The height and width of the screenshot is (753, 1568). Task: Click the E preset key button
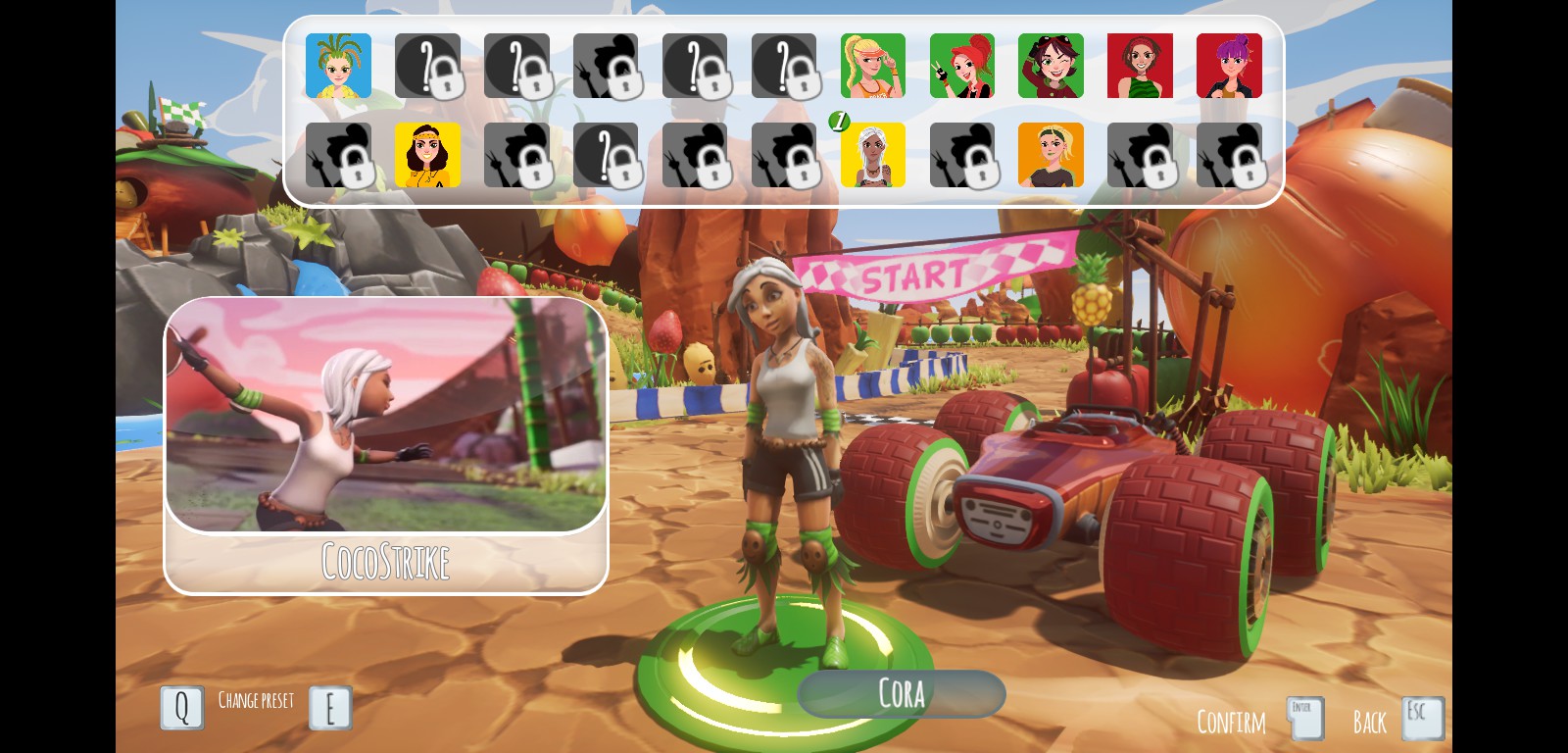pos(330,707)
